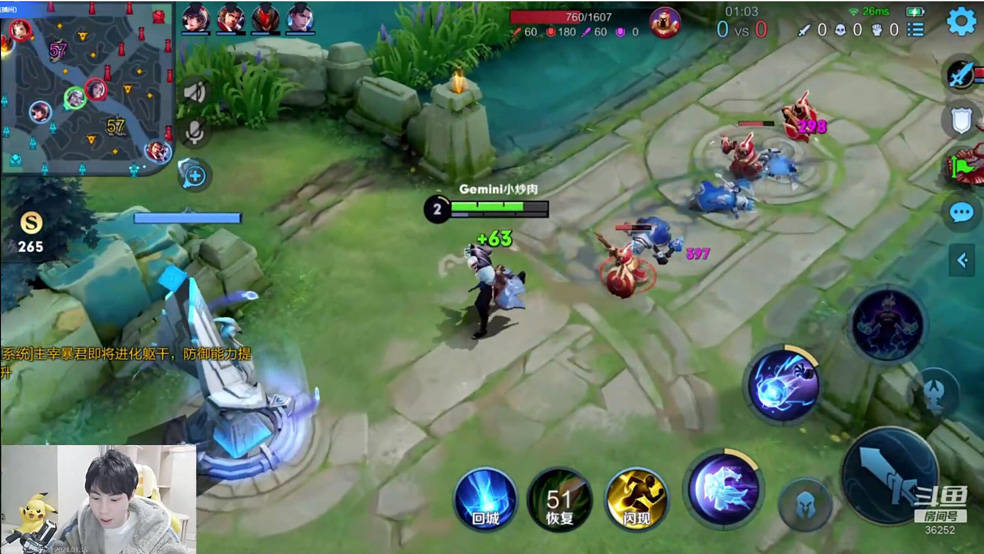Toggle the muted speaker icon
Viewport: 984px width, 554px height.
point(194,93)
